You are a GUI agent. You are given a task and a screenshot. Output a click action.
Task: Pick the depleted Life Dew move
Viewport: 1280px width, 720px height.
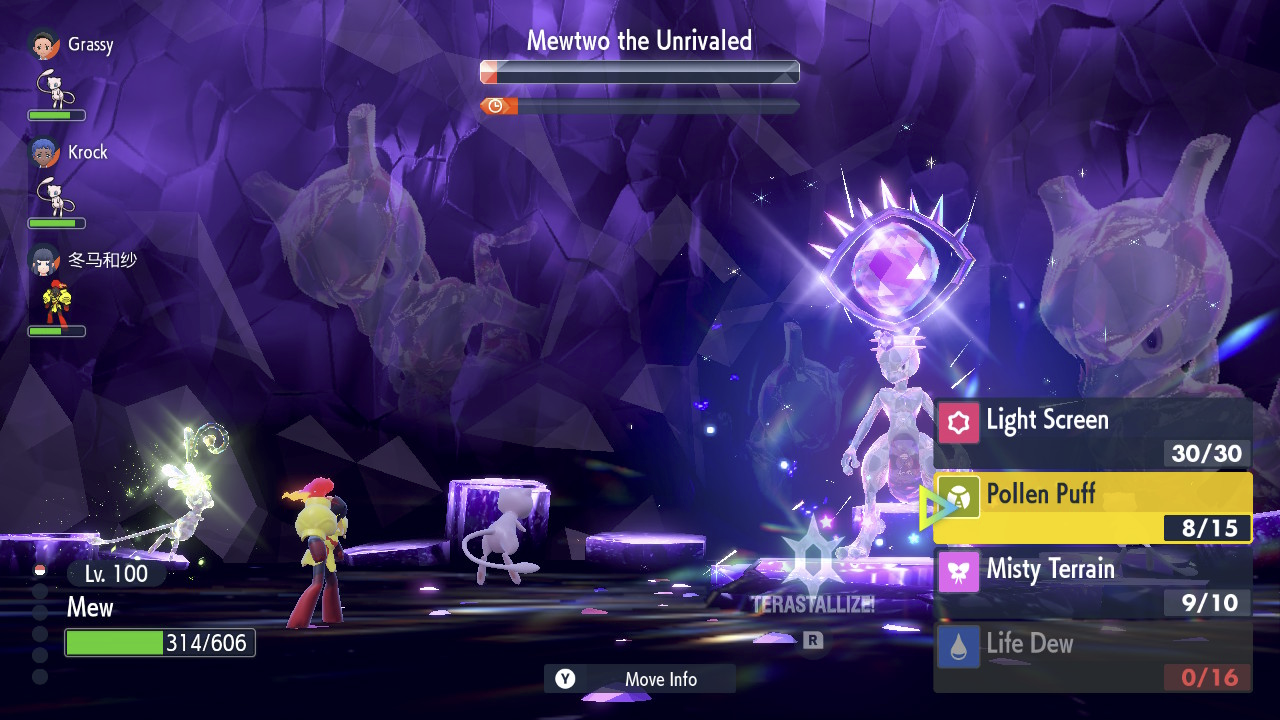click(x=1092, y=657)
